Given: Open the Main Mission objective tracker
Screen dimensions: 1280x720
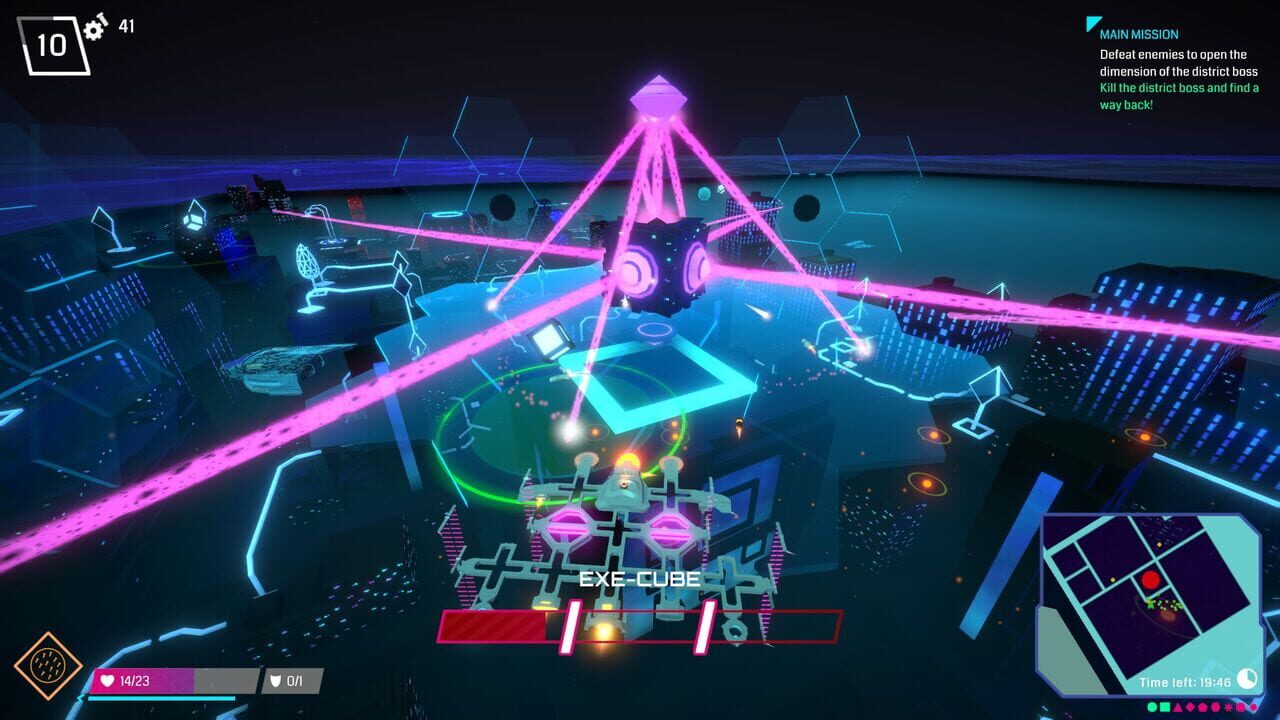Looking at the screenshot, I should pos(1138,34).
